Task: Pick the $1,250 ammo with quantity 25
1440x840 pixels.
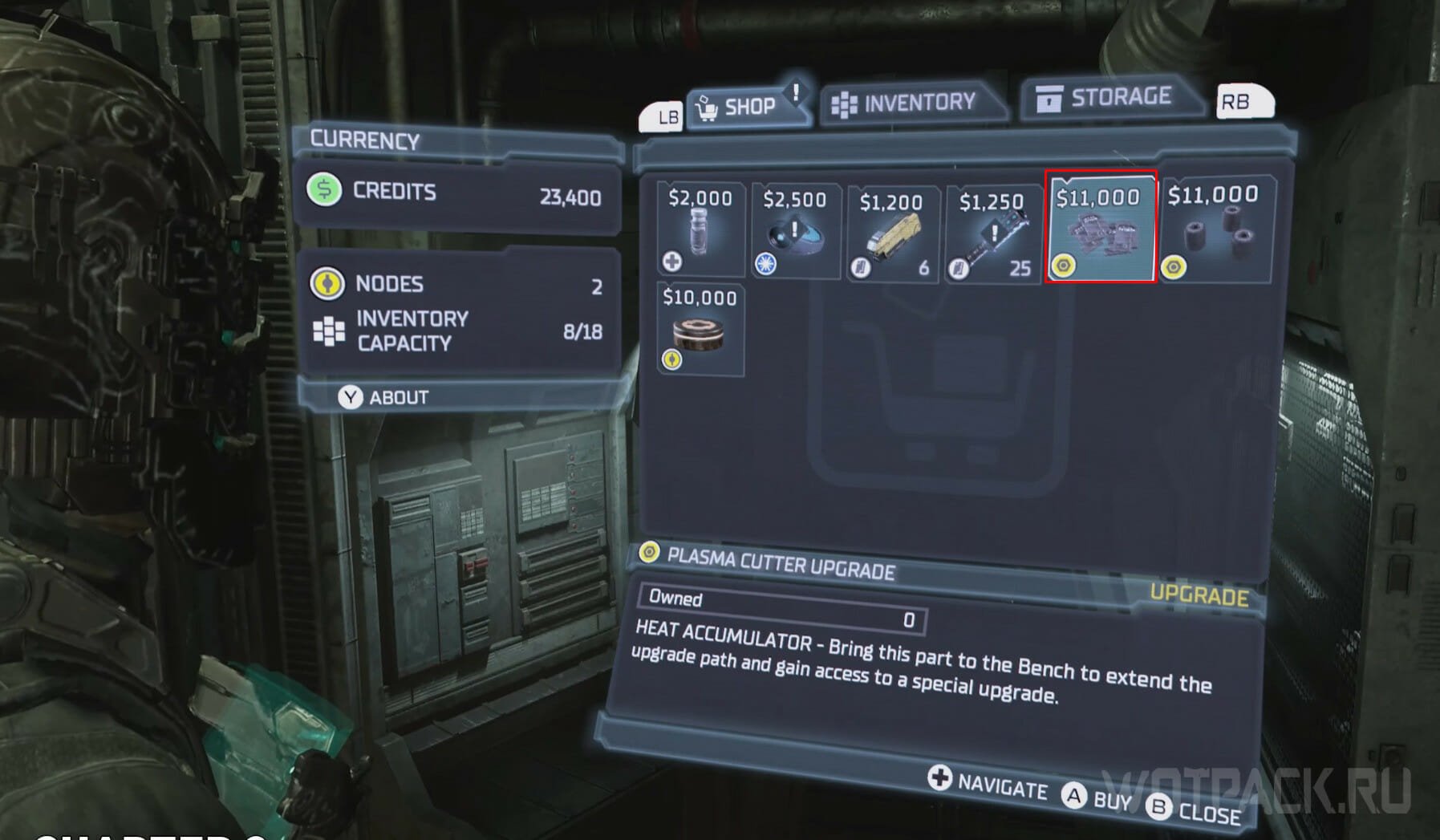Action: point(993,233)
